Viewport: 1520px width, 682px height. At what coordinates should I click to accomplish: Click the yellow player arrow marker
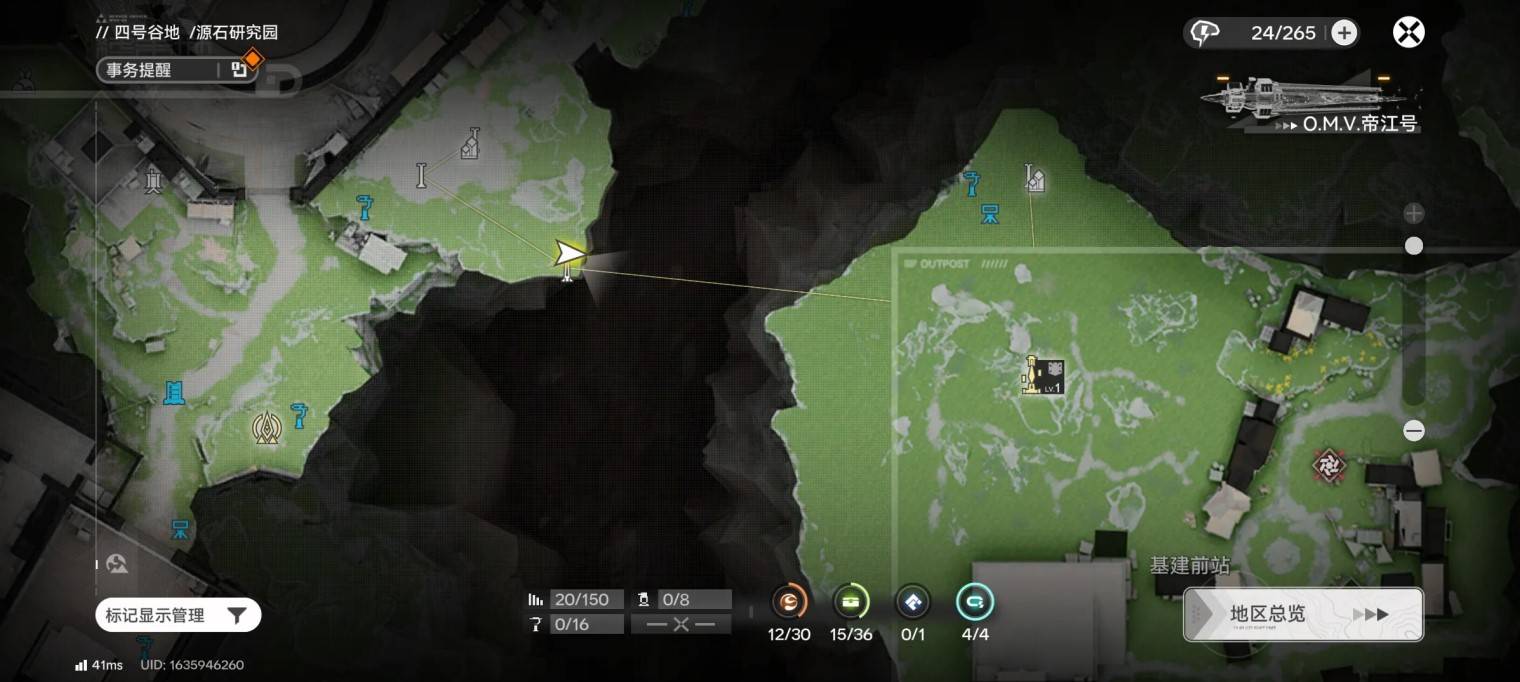570,253
